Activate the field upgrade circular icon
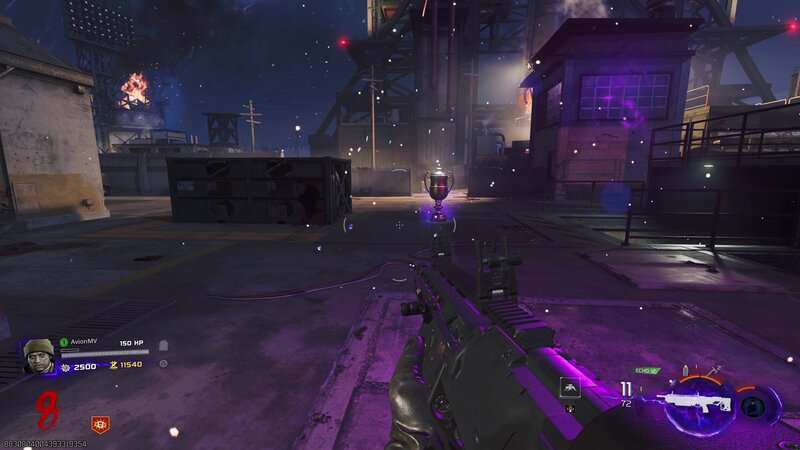Screen dimensions: 800x450 [759, 405]
